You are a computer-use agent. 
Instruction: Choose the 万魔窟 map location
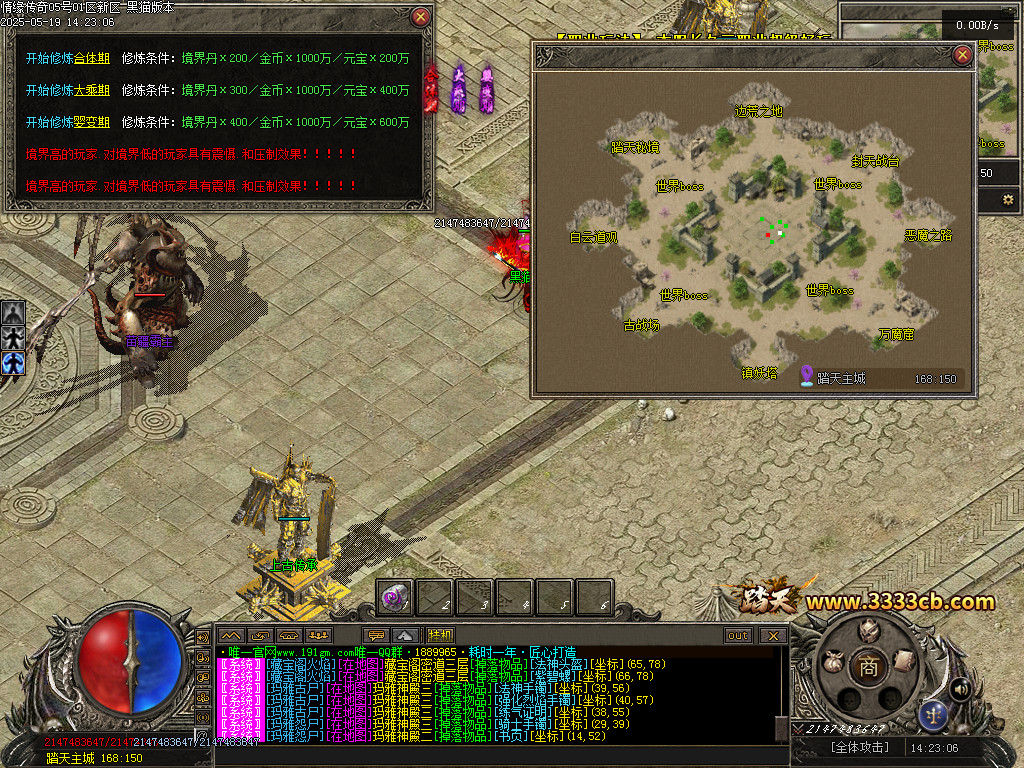(x=896, y=334)
